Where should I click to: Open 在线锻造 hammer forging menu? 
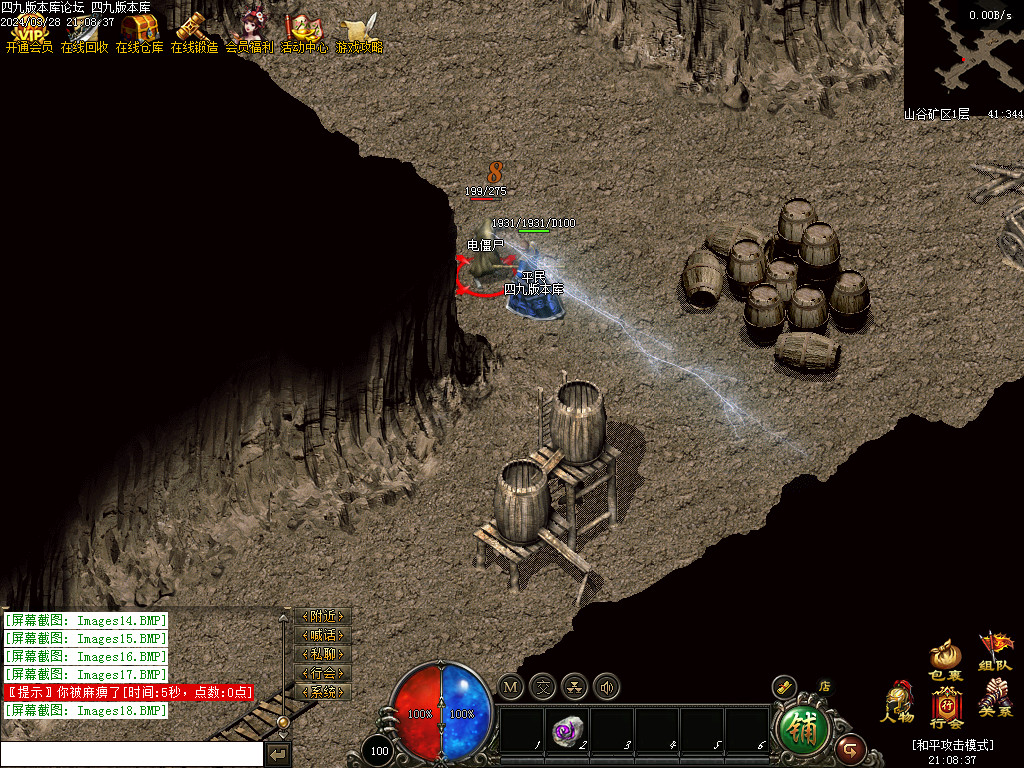click(x=193, y=34)
